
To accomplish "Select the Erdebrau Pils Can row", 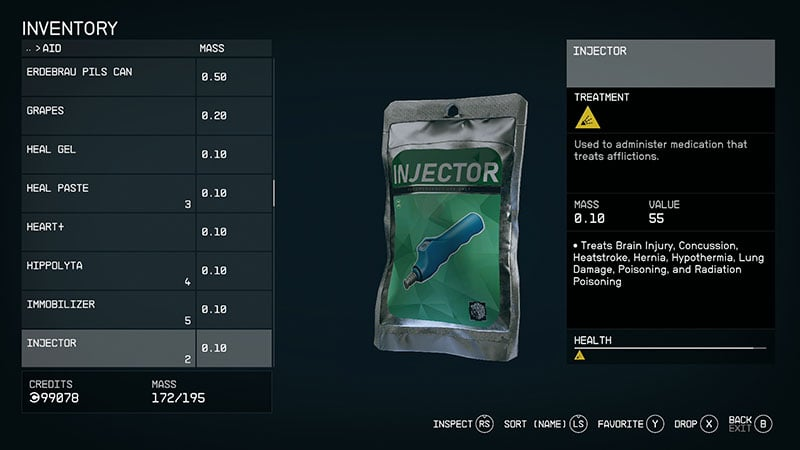I will click(110, 77).
